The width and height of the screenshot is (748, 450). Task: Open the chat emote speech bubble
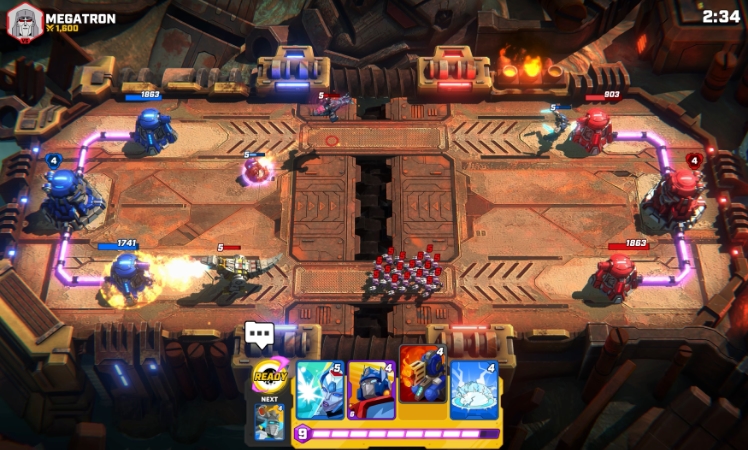(x=259, y=335)
